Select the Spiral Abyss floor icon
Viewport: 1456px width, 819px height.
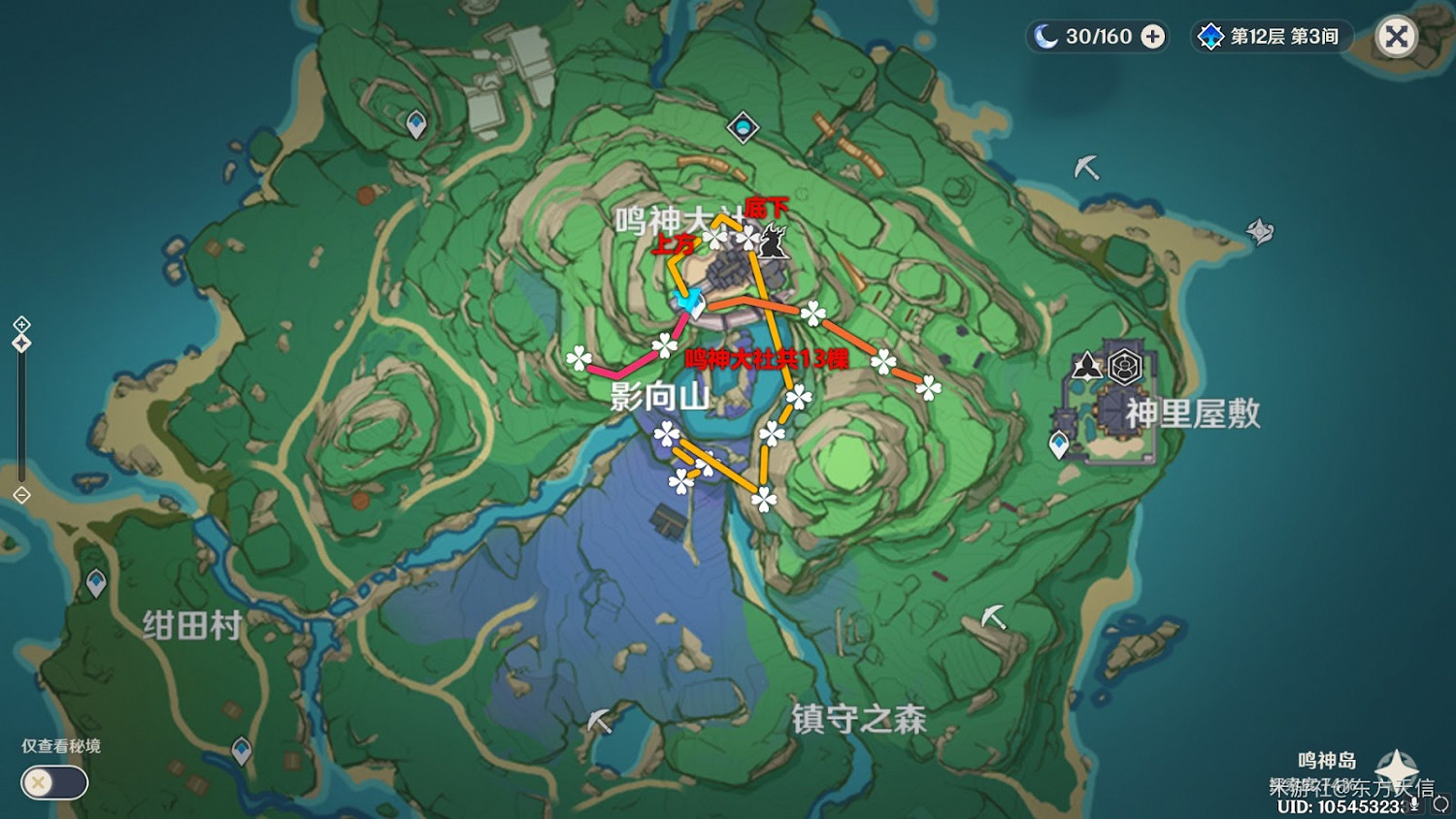[x=1208, y=36]
